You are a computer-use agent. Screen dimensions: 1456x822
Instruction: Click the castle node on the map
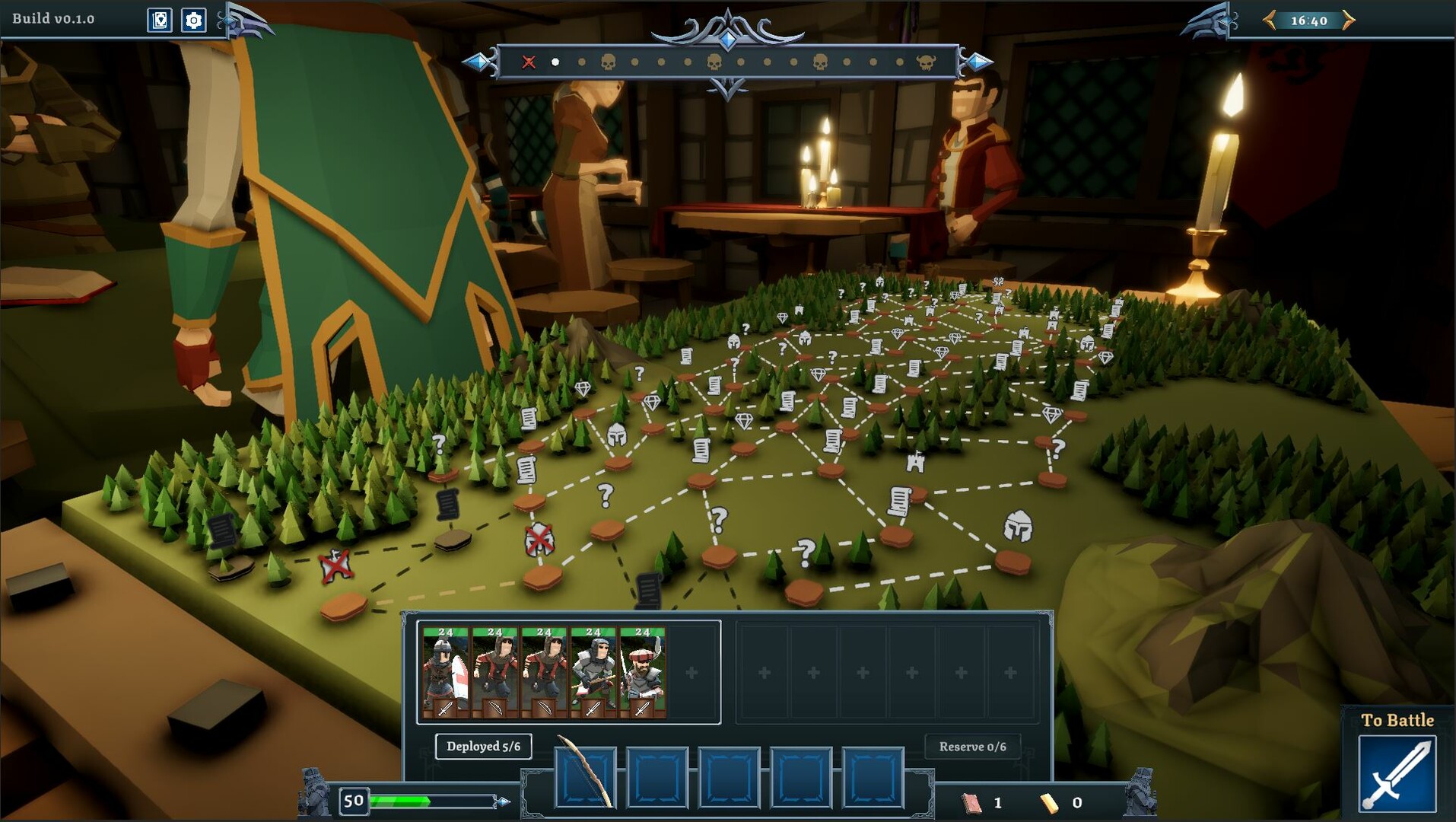[x=915, y=461]
